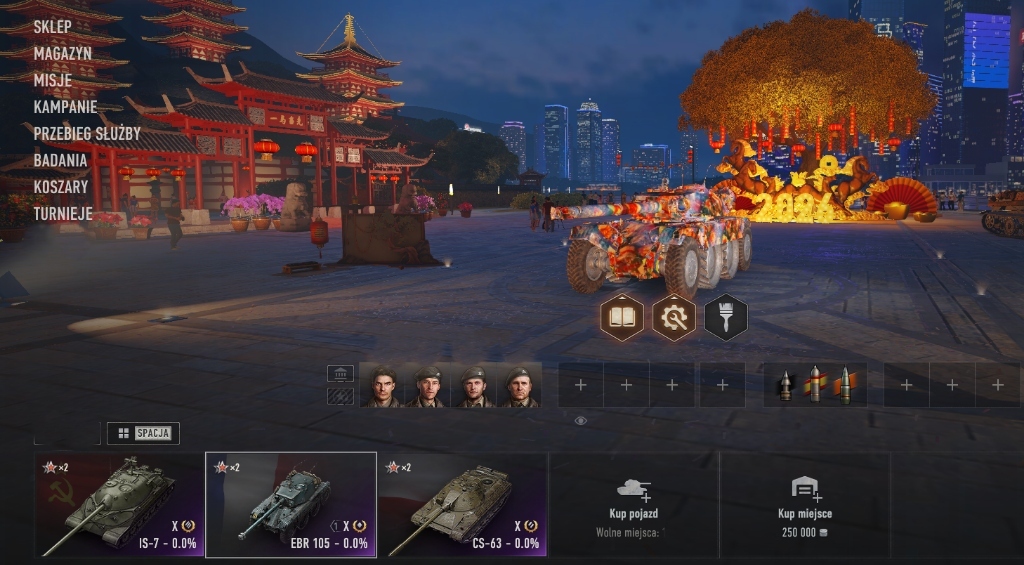Select the CS-63 tank card
The image size is (1024, 565).
pos(462,505)
